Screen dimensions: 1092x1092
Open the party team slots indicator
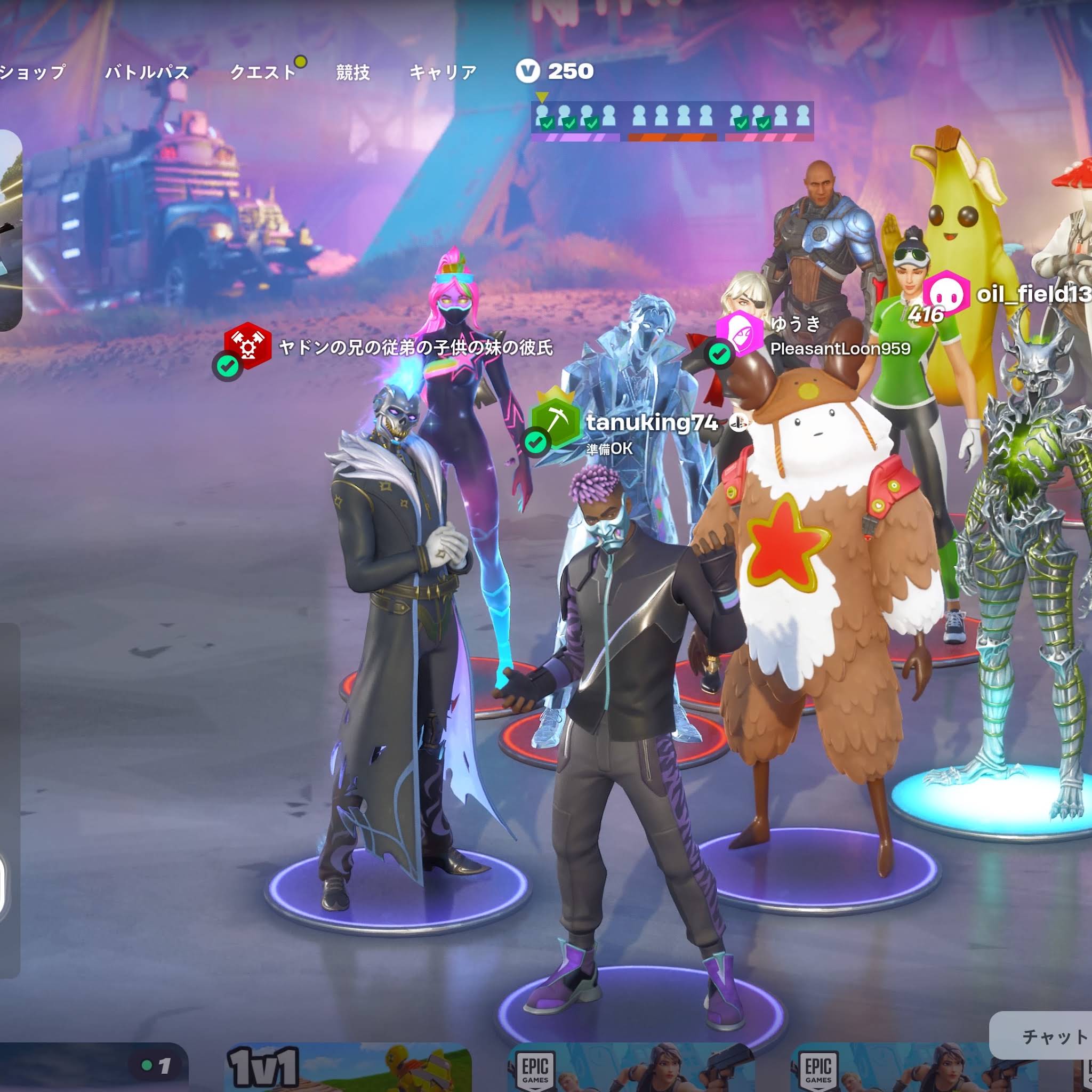[x=672, y=120]
